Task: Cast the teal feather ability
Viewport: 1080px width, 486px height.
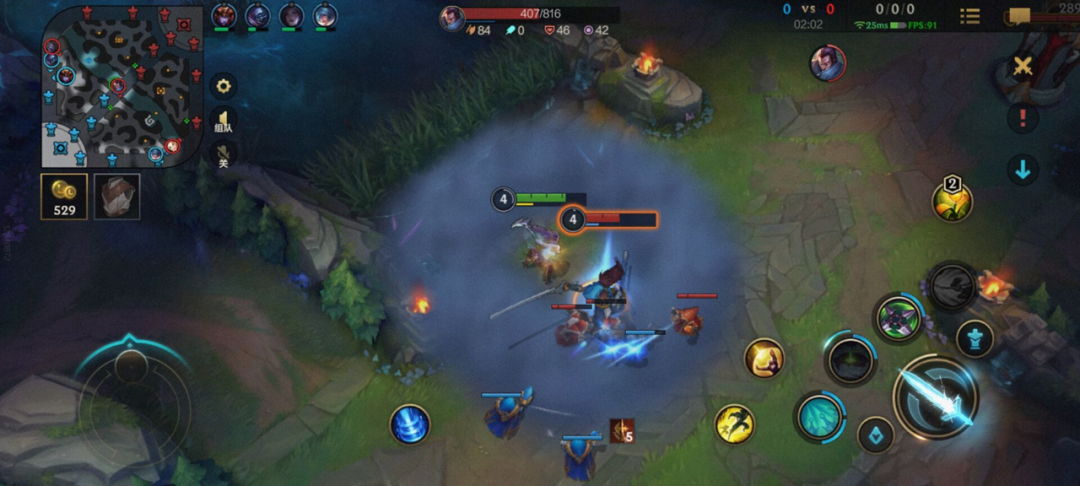Action: [x=819, y=415]
